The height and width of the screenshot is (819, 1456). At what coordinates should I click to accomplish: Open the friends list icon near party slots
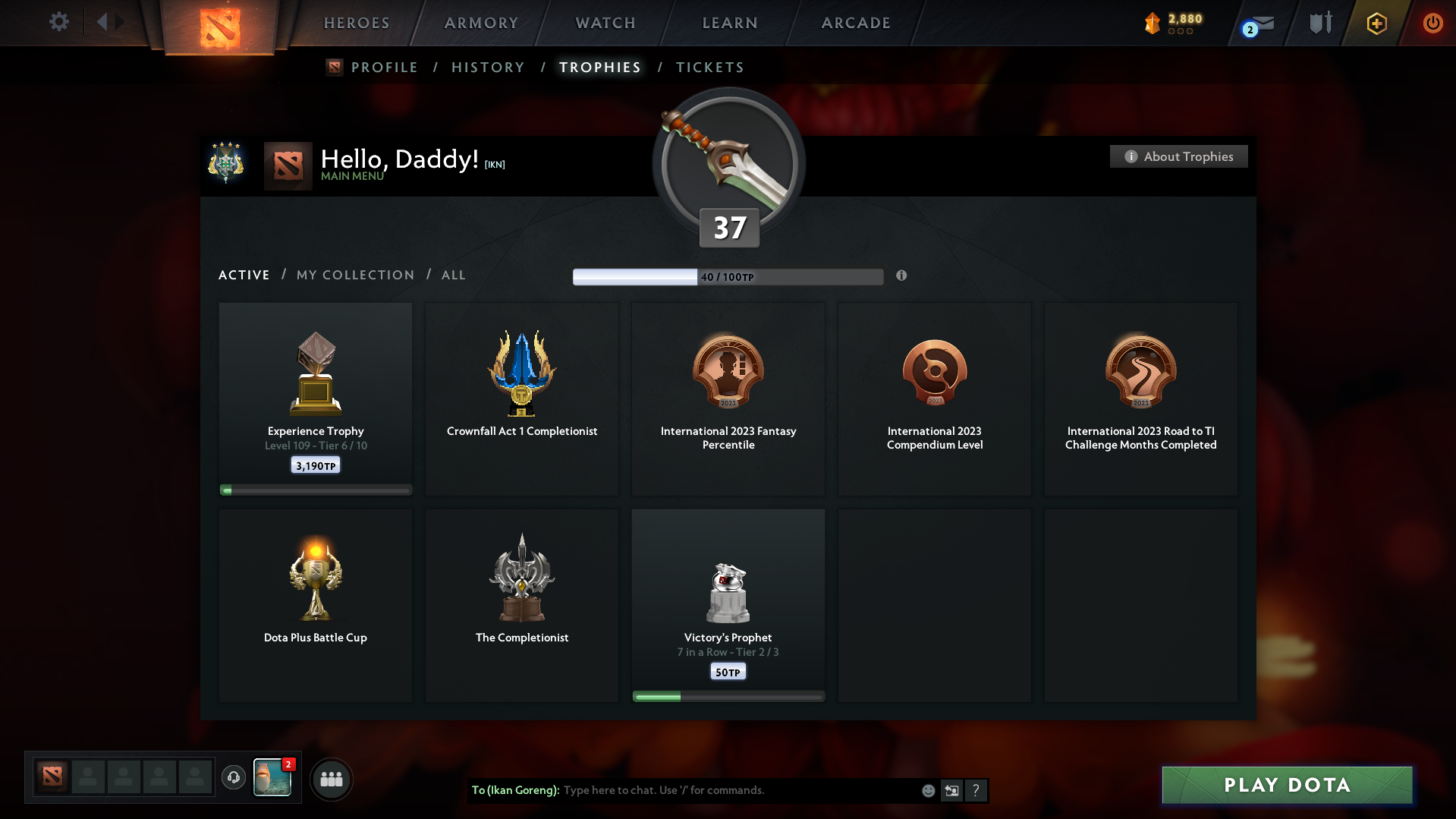pyautogui.click(x=331, y=779)
